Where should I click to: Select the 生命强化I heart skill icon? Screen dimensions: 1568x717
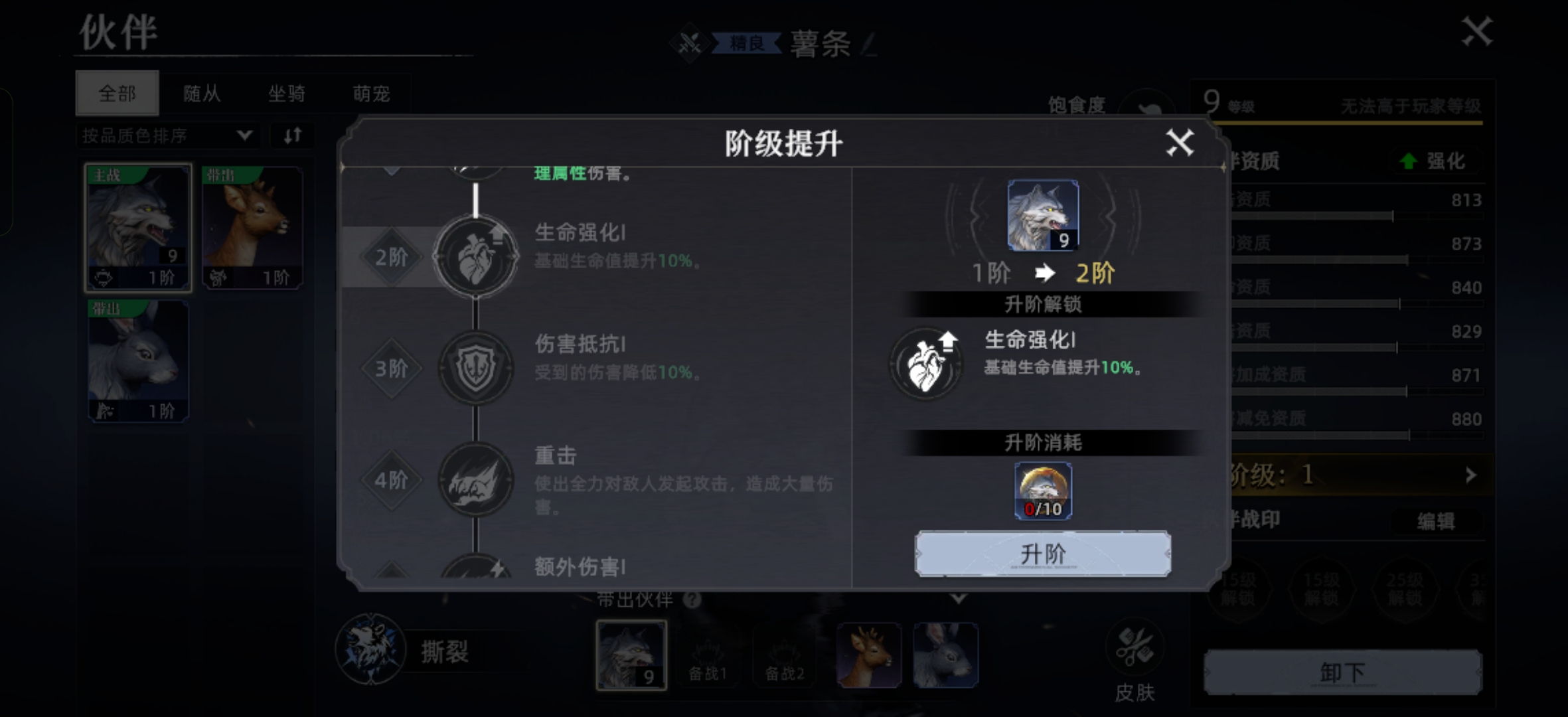click(x=475, y=257)
